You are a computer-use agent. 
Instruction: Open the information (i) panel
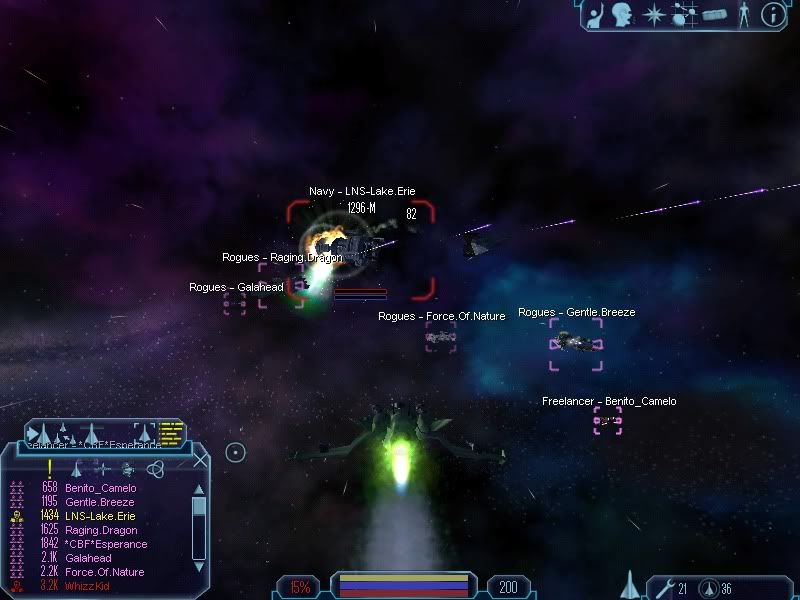coord(772,14)
